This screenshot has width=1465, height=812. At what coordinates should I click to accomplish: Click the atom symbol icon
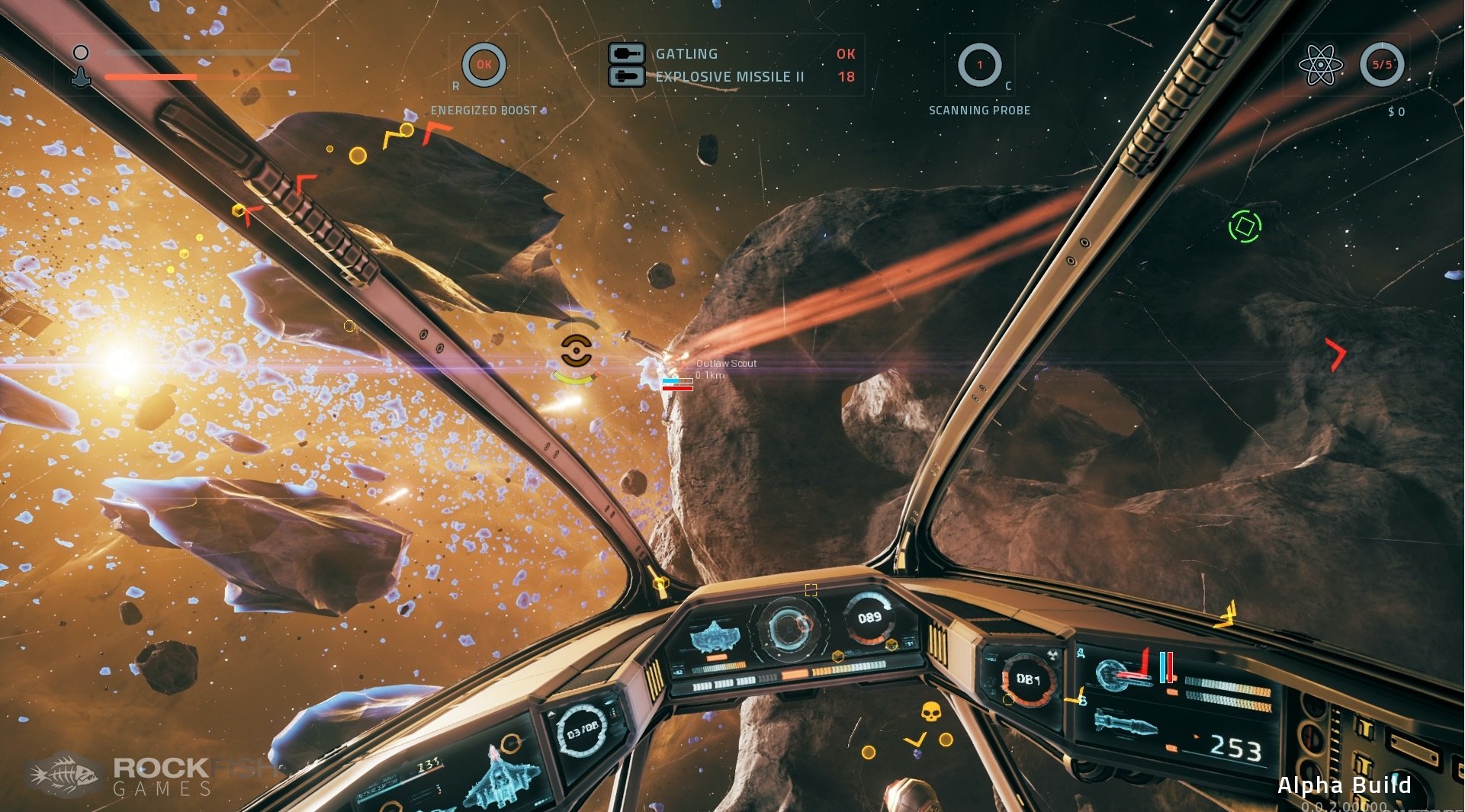tap(1320, 65)
